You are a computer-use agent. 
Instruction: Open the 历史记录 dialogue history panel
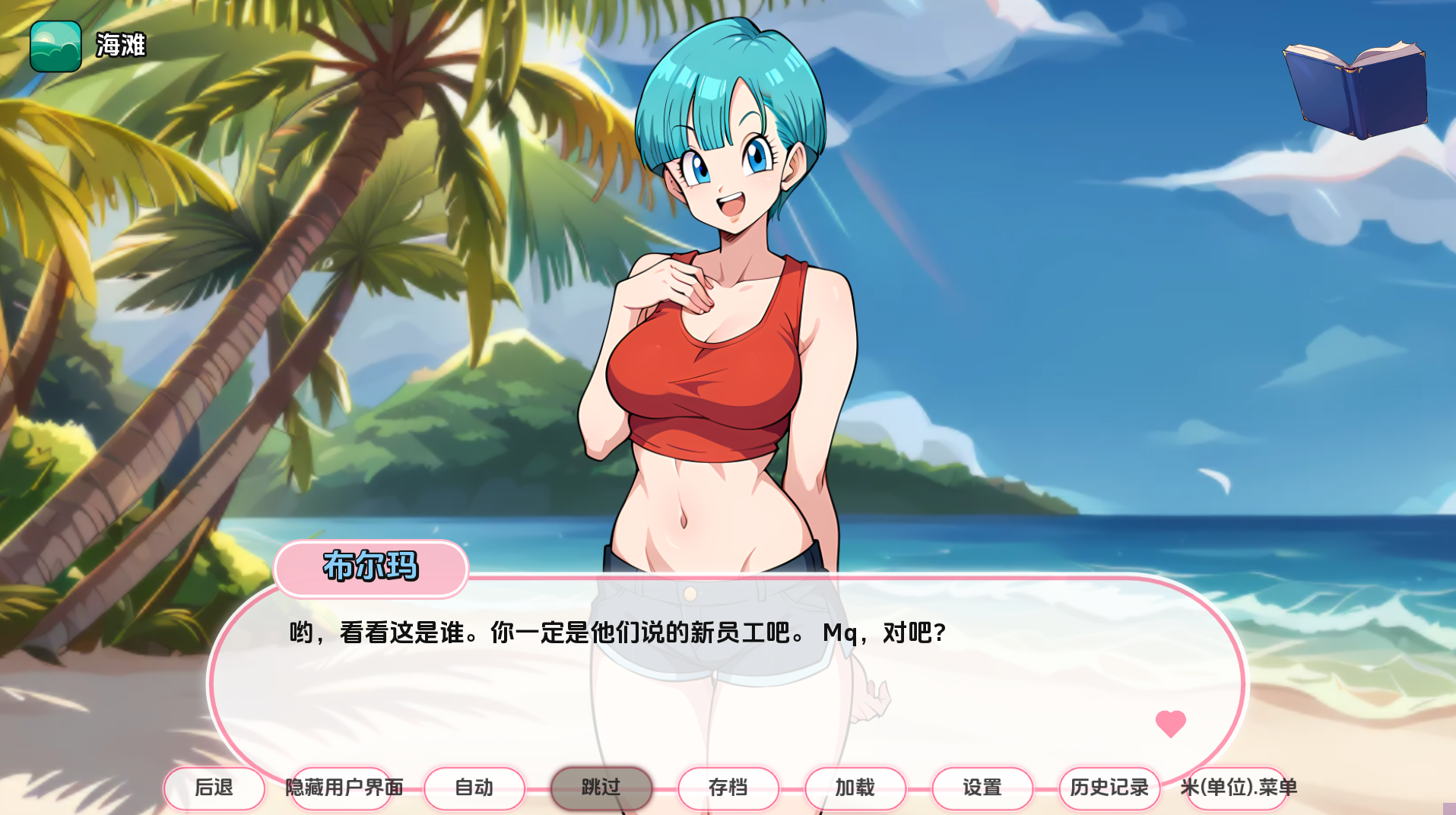click(1111, 788)
